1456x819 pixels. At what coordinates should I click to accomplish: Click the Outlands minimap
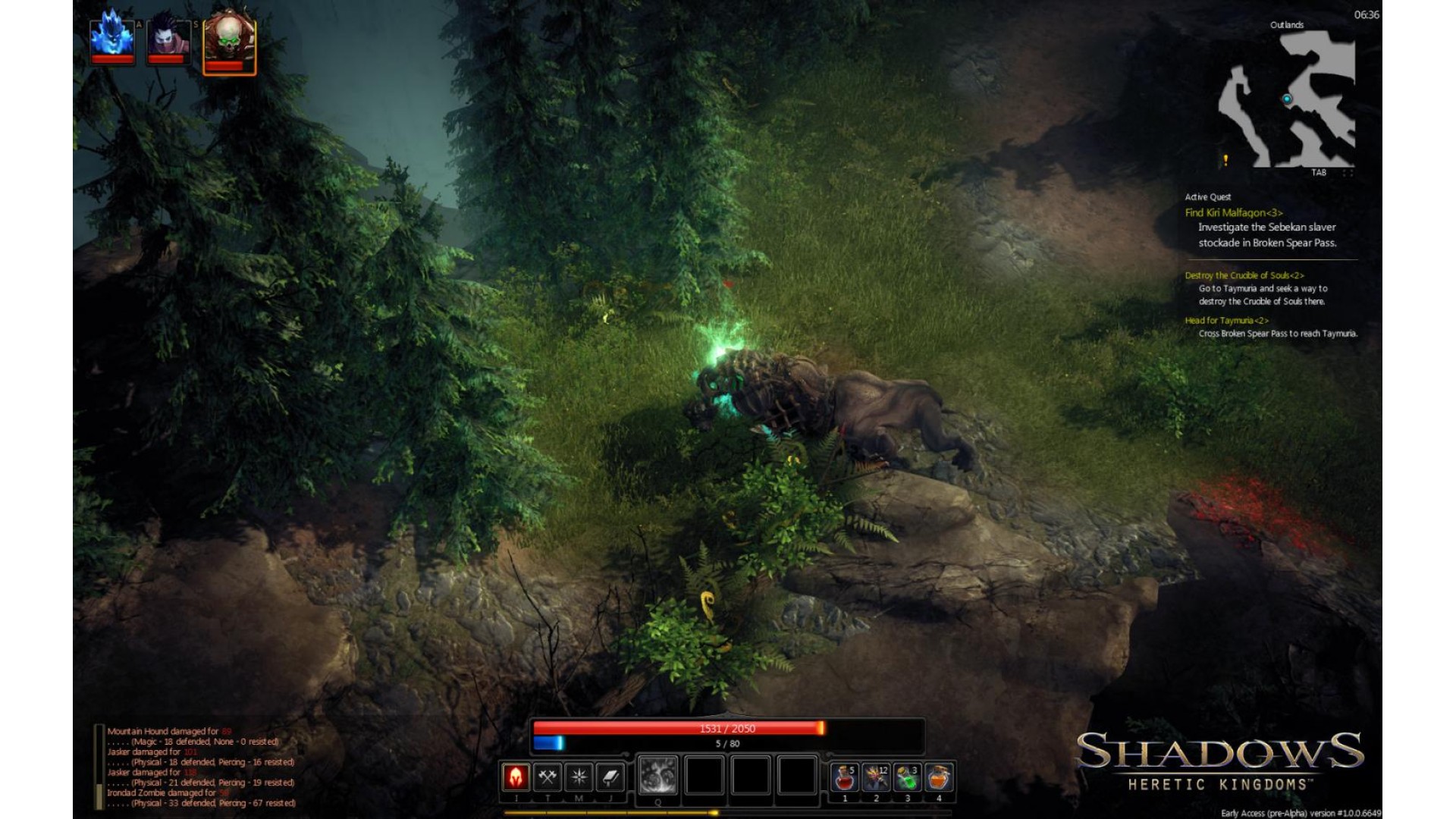[x=1287, y=99]
